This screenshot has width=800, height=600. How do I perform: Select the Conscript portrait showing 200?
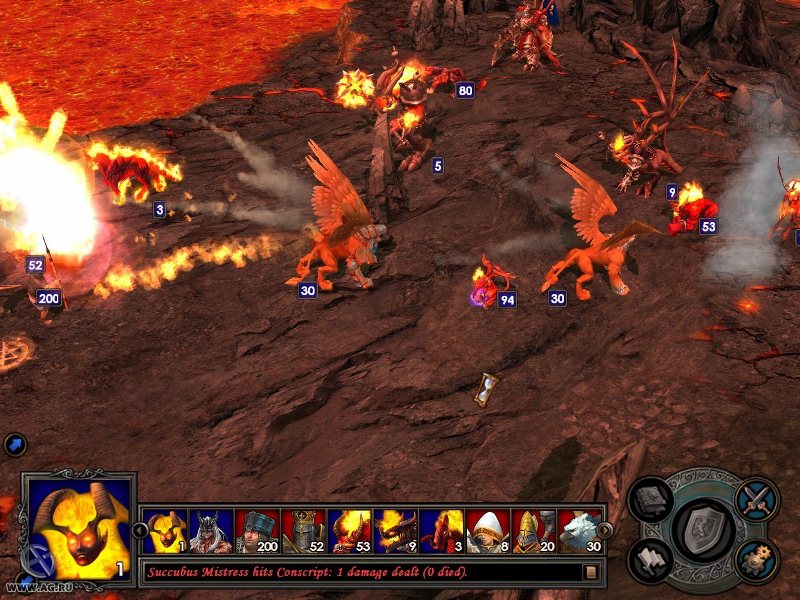click(x=256, y=531)
